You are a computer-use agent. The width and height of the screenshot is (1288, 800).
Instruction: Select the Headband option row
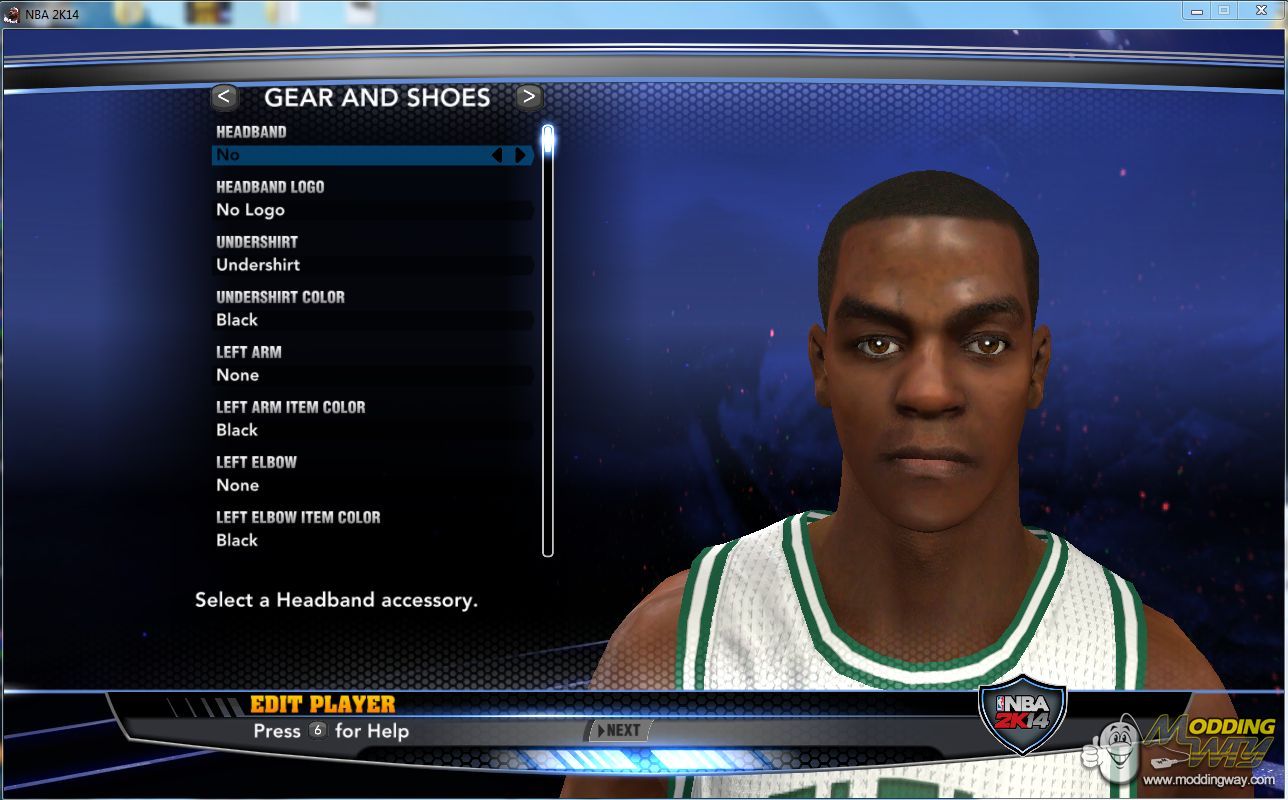(x=372, y=155)
